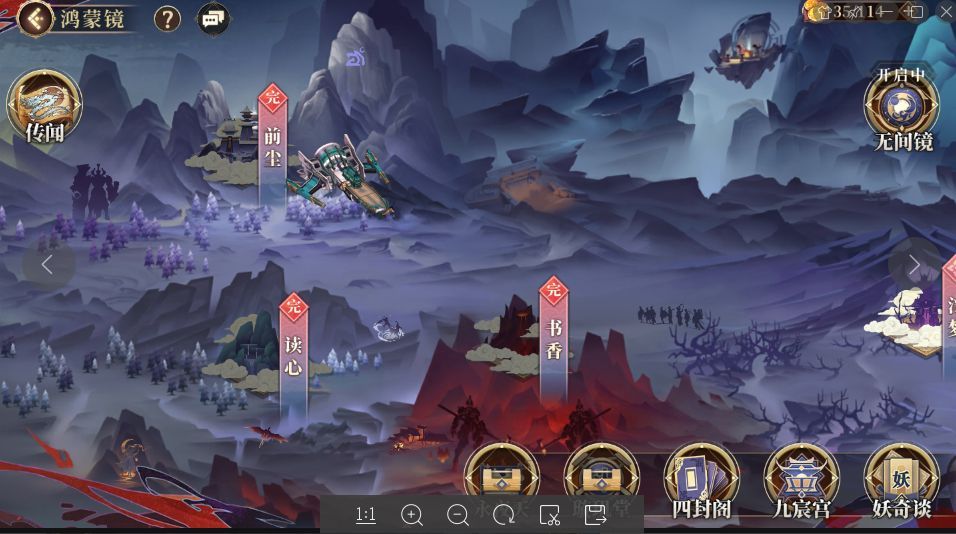Close the window with the X button
The width and height of the screenshot is (956, 534).
945,11
